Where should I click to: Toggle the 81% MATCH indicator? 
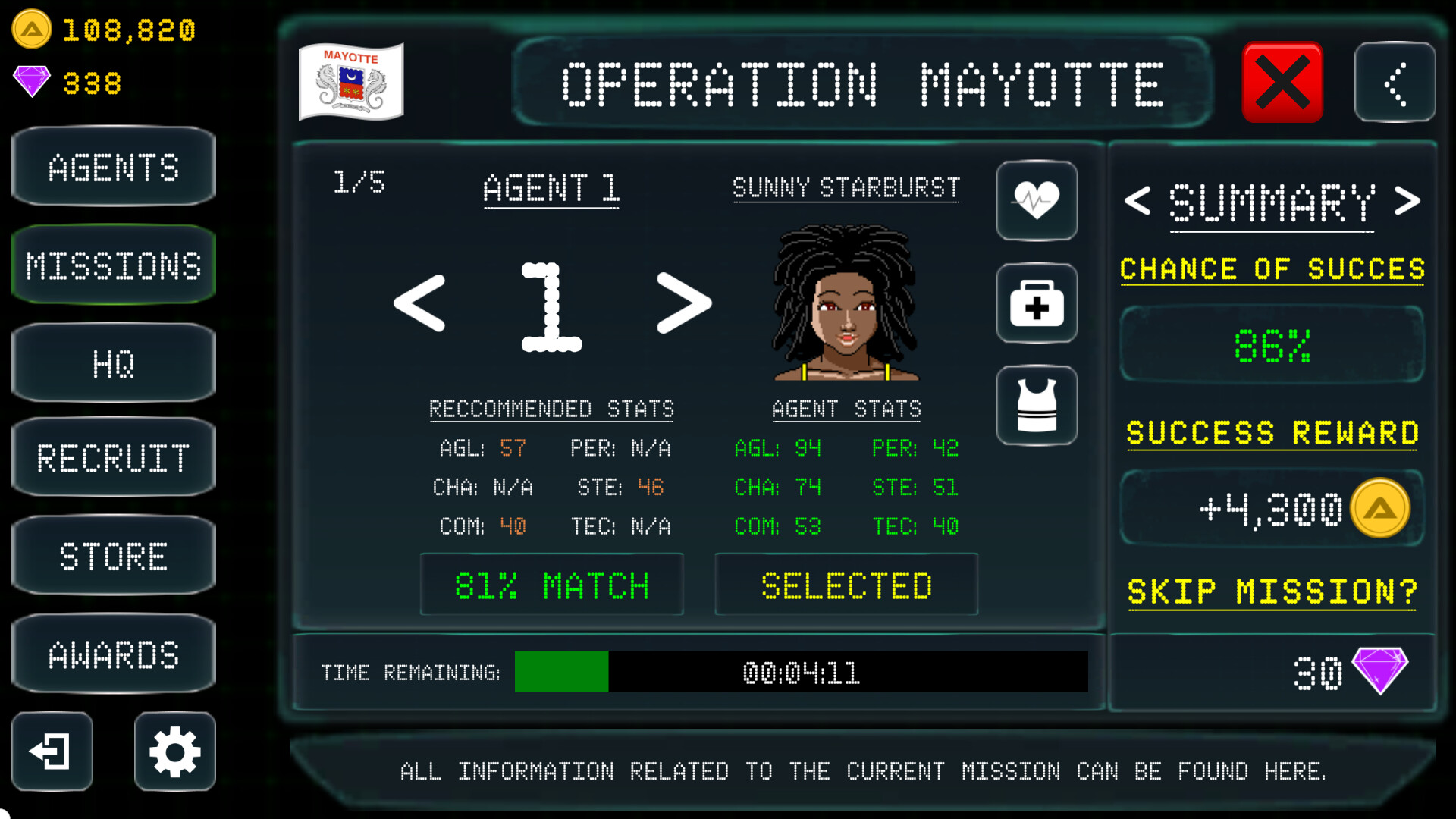551,584
